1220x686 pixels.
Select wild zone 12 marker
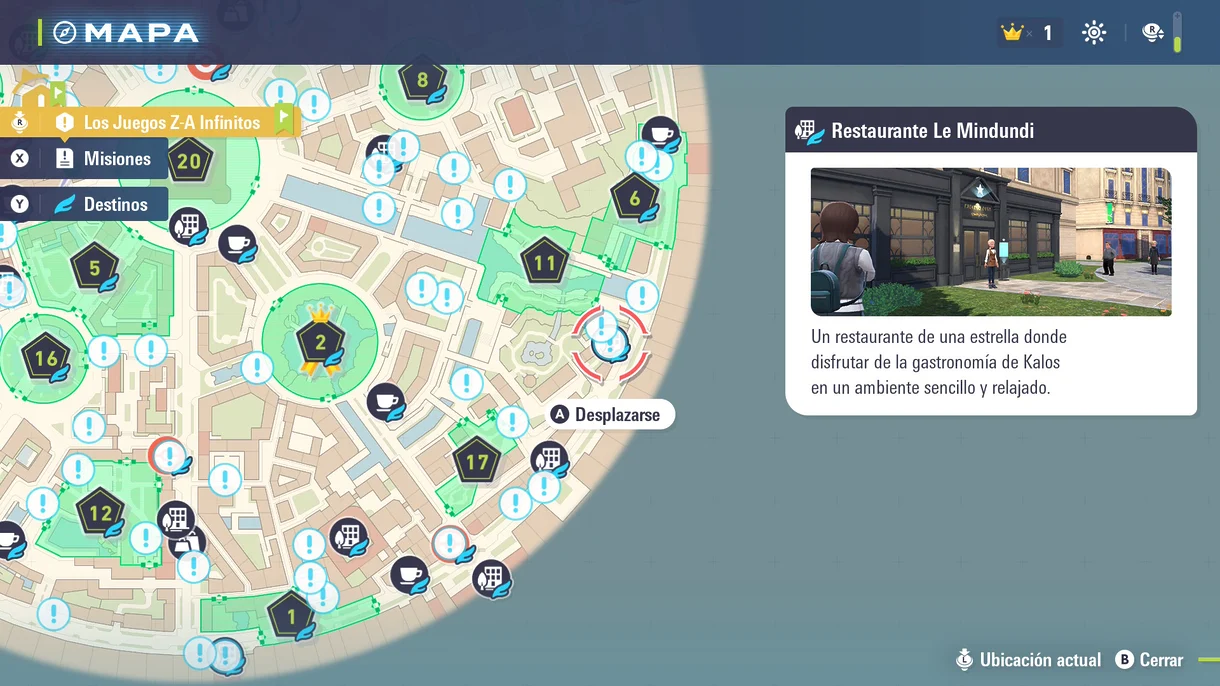click(x=100, y=514)
